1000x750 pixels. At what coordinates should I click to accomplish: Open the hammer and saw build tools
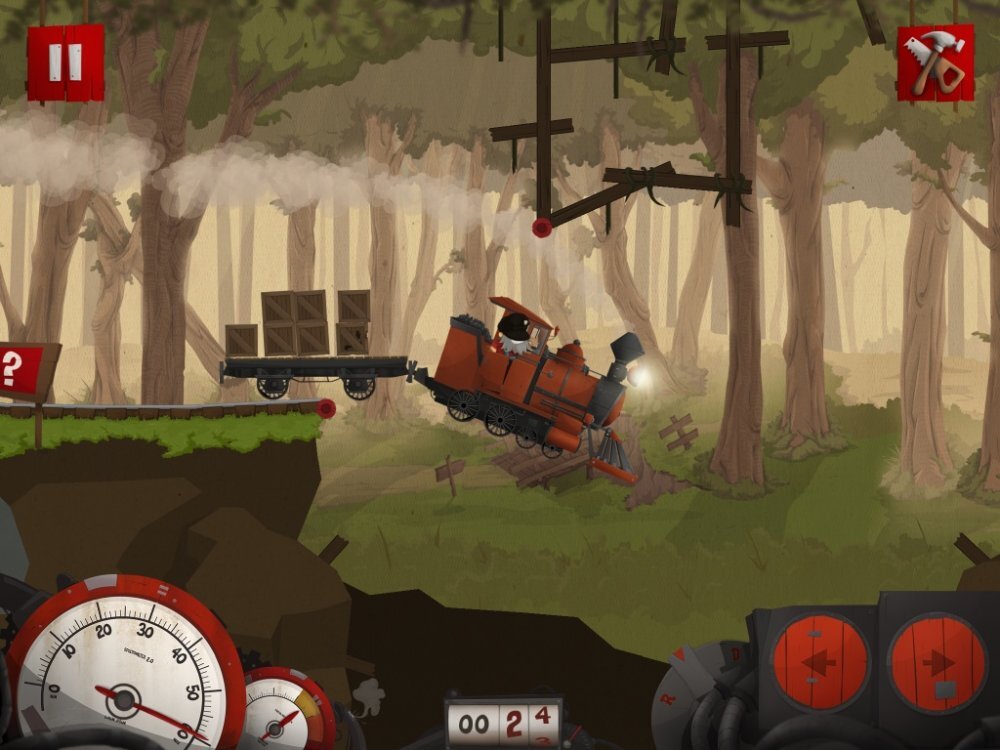(935, 63)
